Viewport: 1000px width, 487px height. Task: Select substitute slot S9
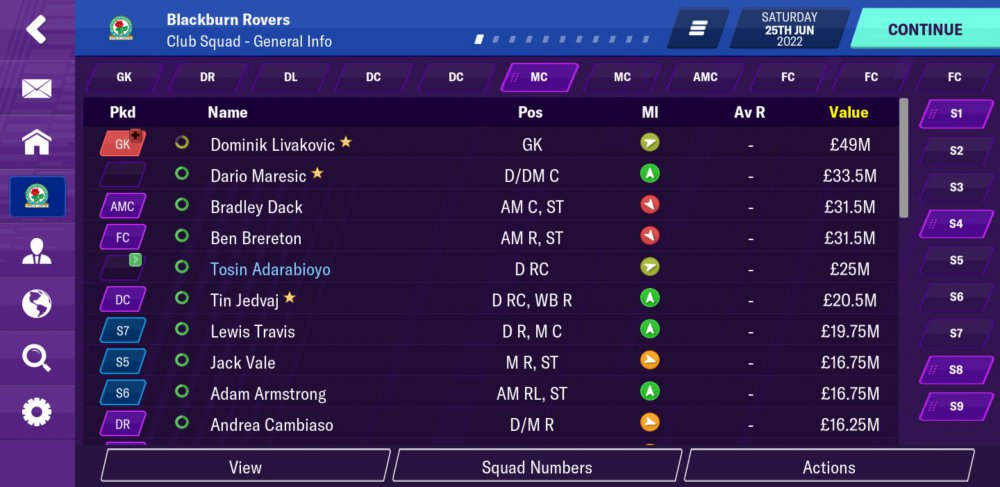[956, 406]
